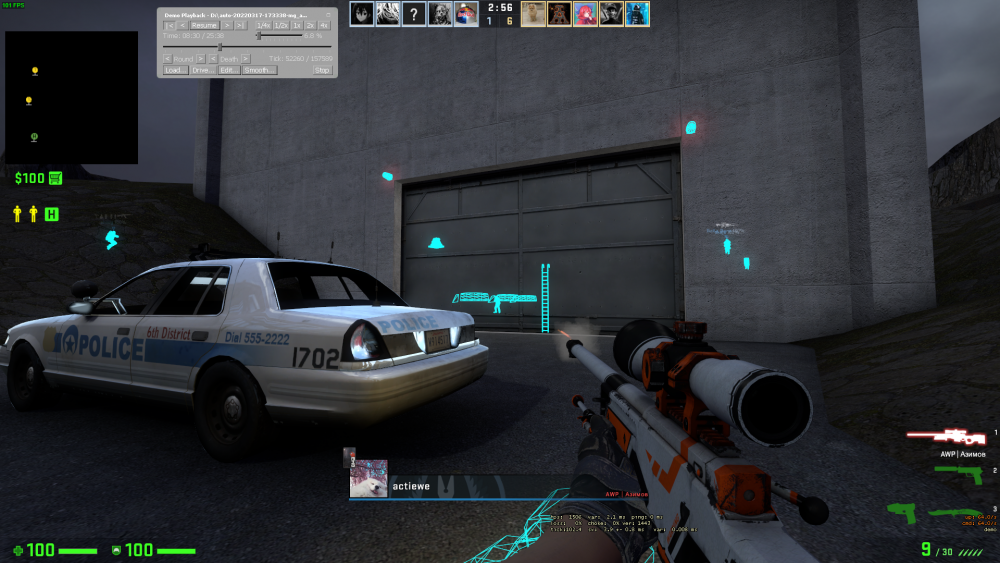This screenshot has height=563, width=1000.
Task: Select the silenced pistol weapon slot
Action: [962, 472]
